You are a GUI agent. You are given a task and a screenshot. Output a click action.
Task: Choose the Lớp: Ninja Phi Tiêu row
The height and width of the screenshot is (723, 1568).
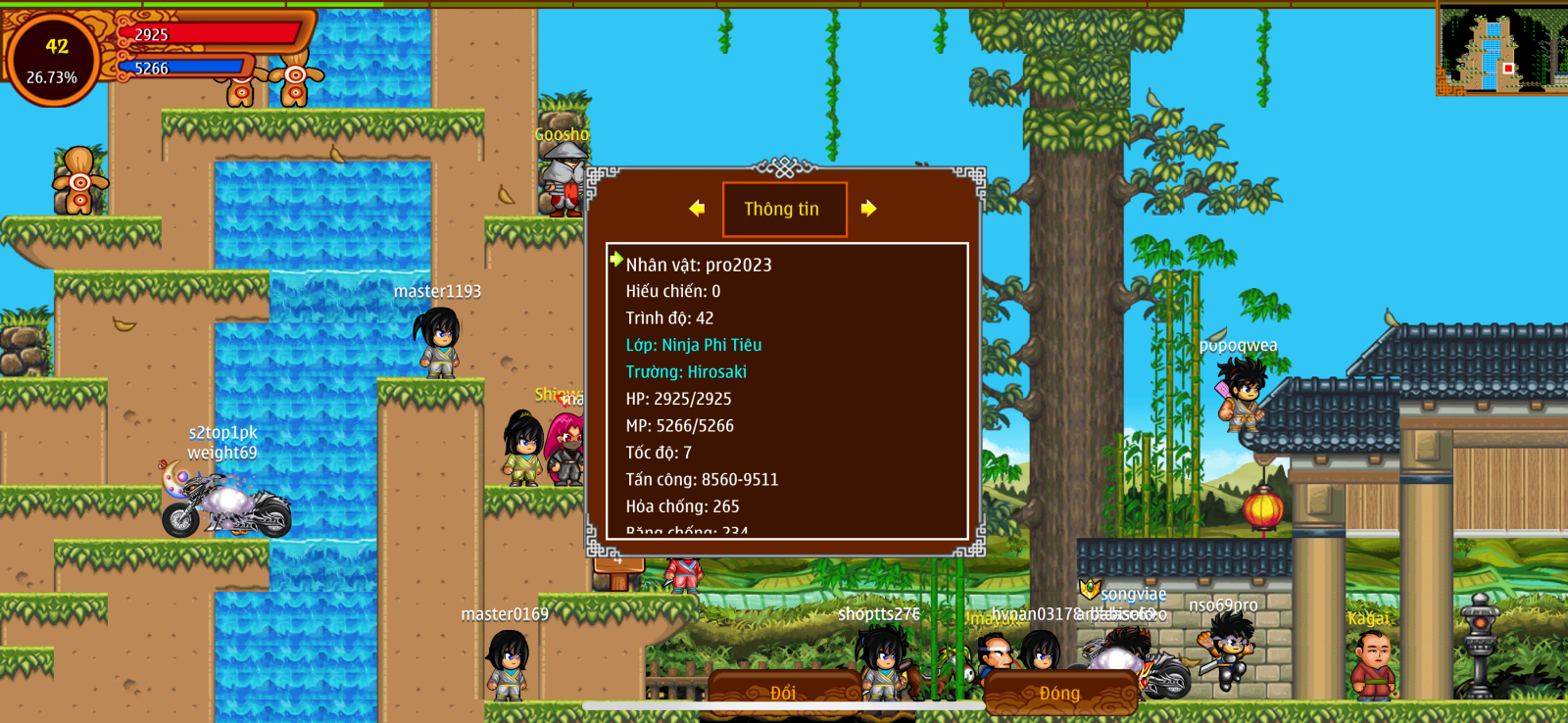point(694,345)
